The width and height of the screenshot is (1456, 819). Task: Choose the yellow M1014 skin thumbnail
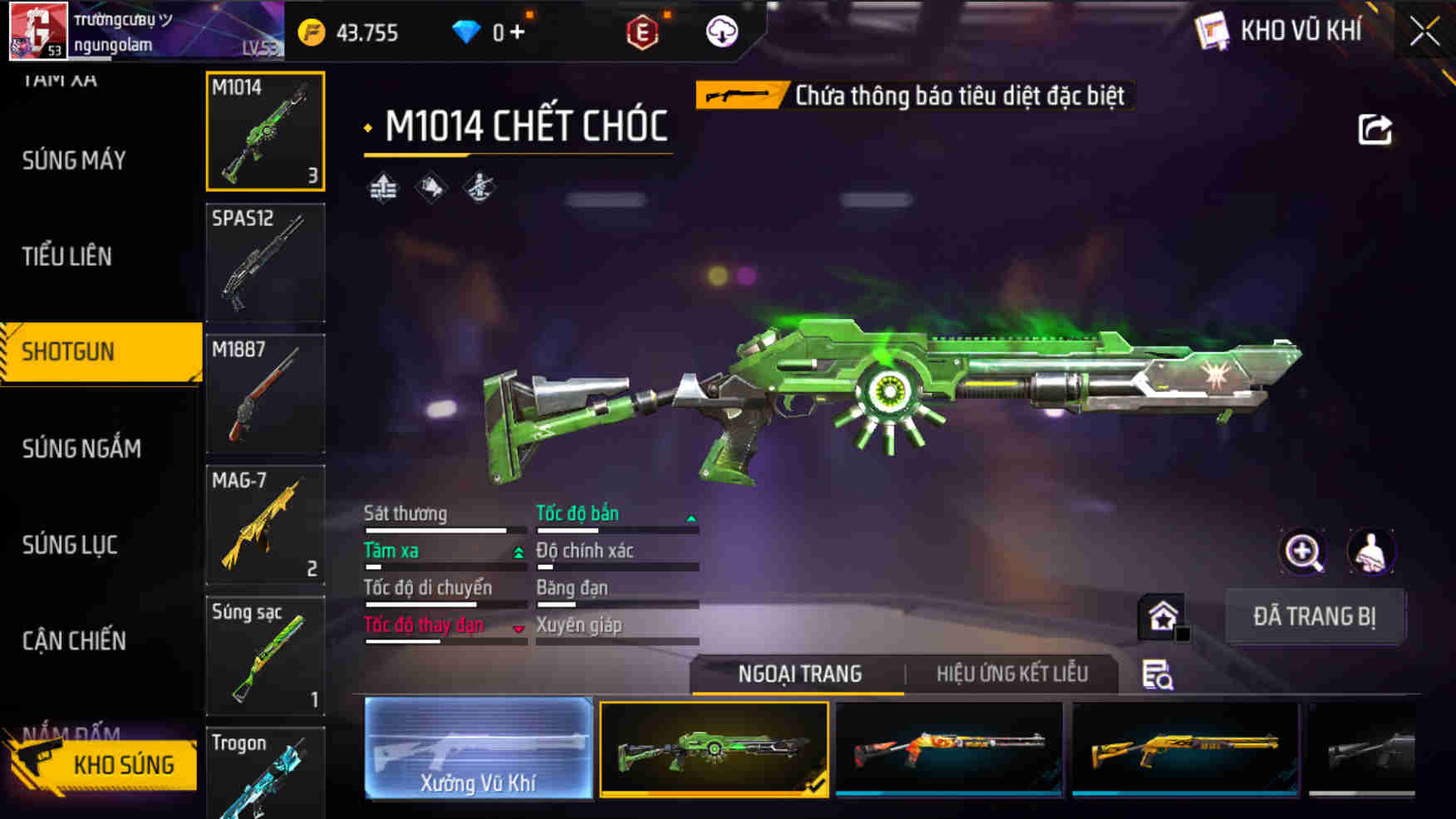[1185, 748]
